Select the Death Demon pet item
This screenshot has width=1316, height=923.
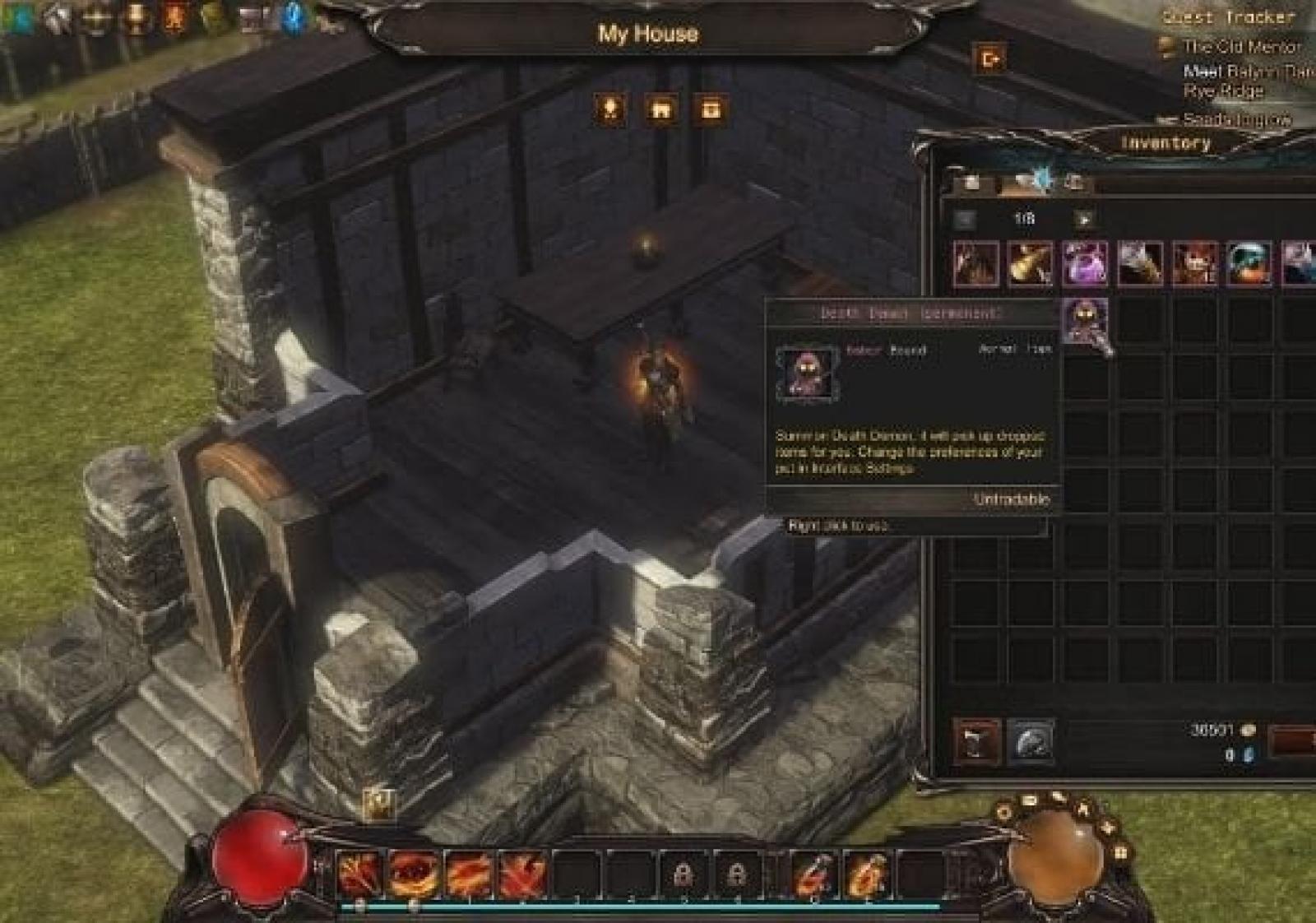[x=1085, y=320]
